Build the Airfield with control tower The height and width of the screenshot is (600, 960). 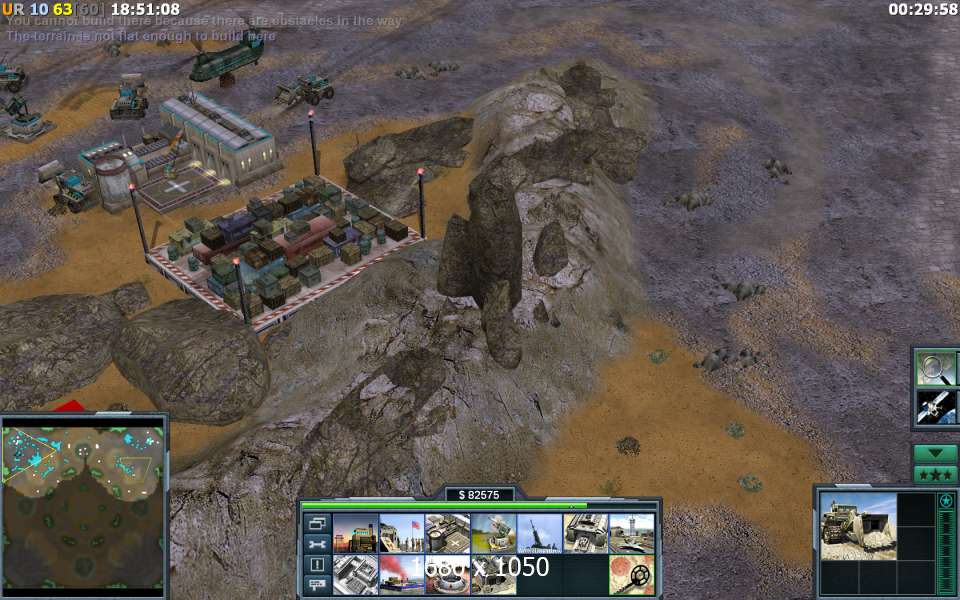click(x=631, y=534)
